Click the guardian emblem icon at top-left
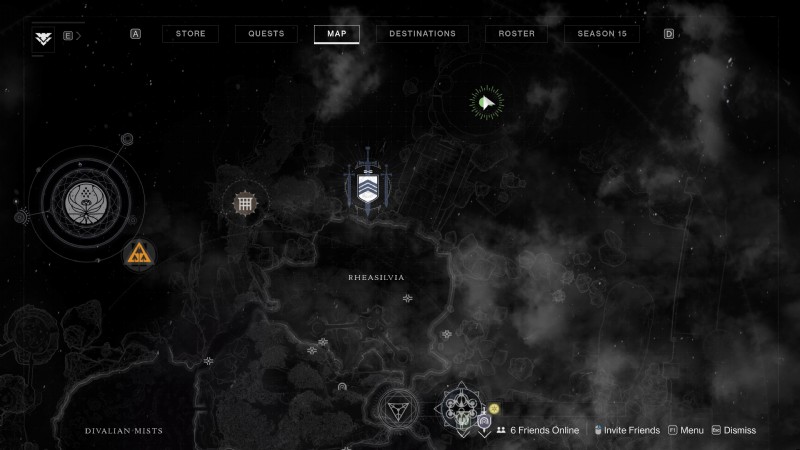Viewport: 800px width, 450px height. point(43,38)
